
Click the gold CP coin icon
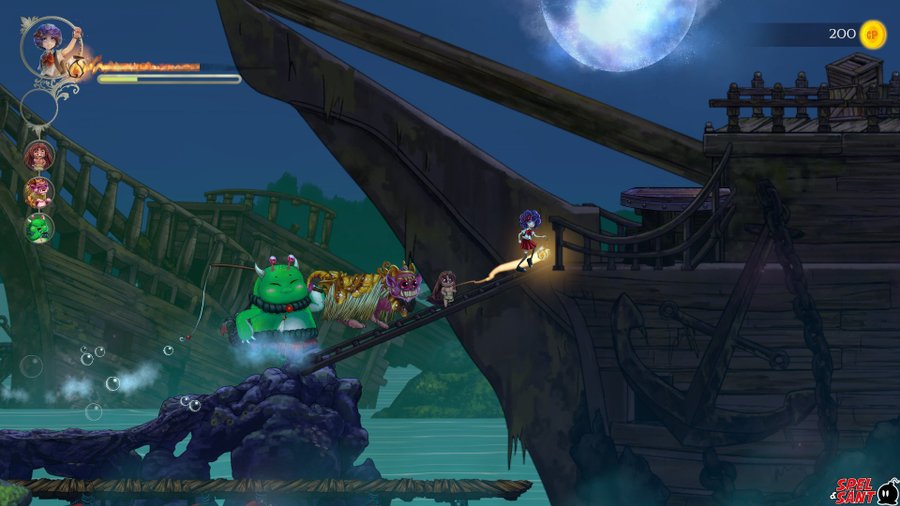(x=873, y=34)
